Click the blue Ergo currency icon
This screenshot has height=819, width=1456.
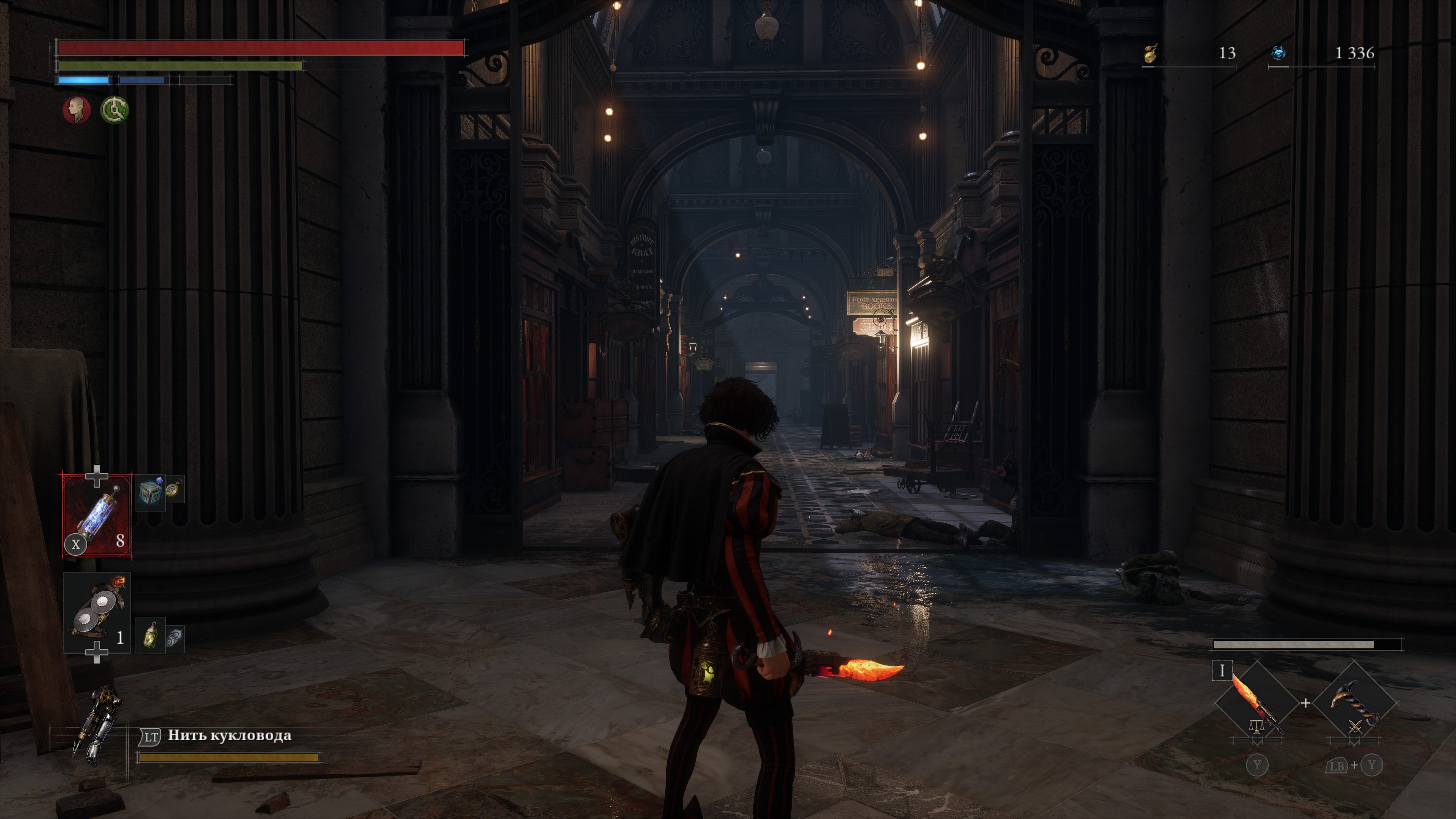click(1279, 53)
